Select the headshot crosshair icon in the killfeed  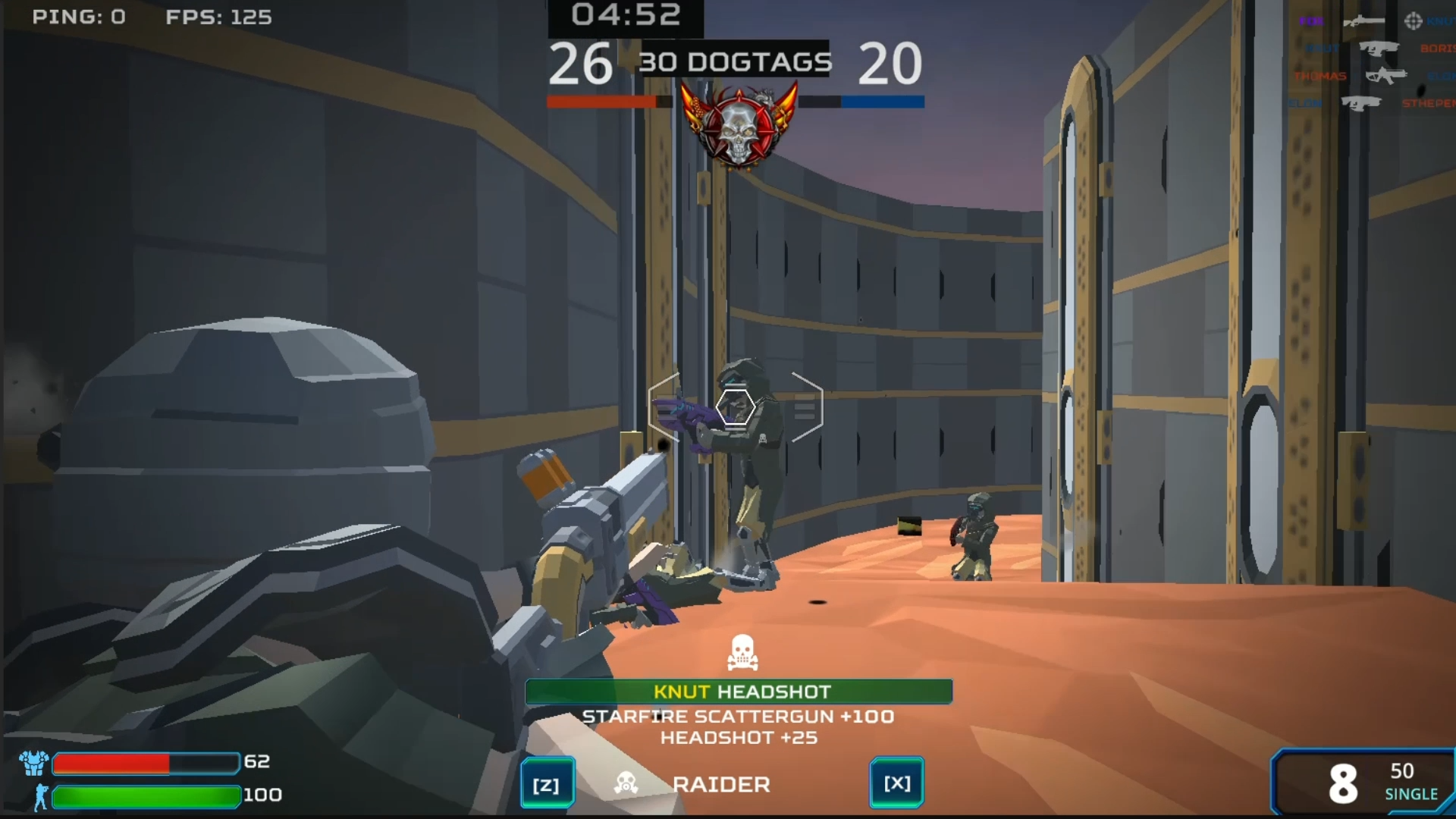point(1414,21)
